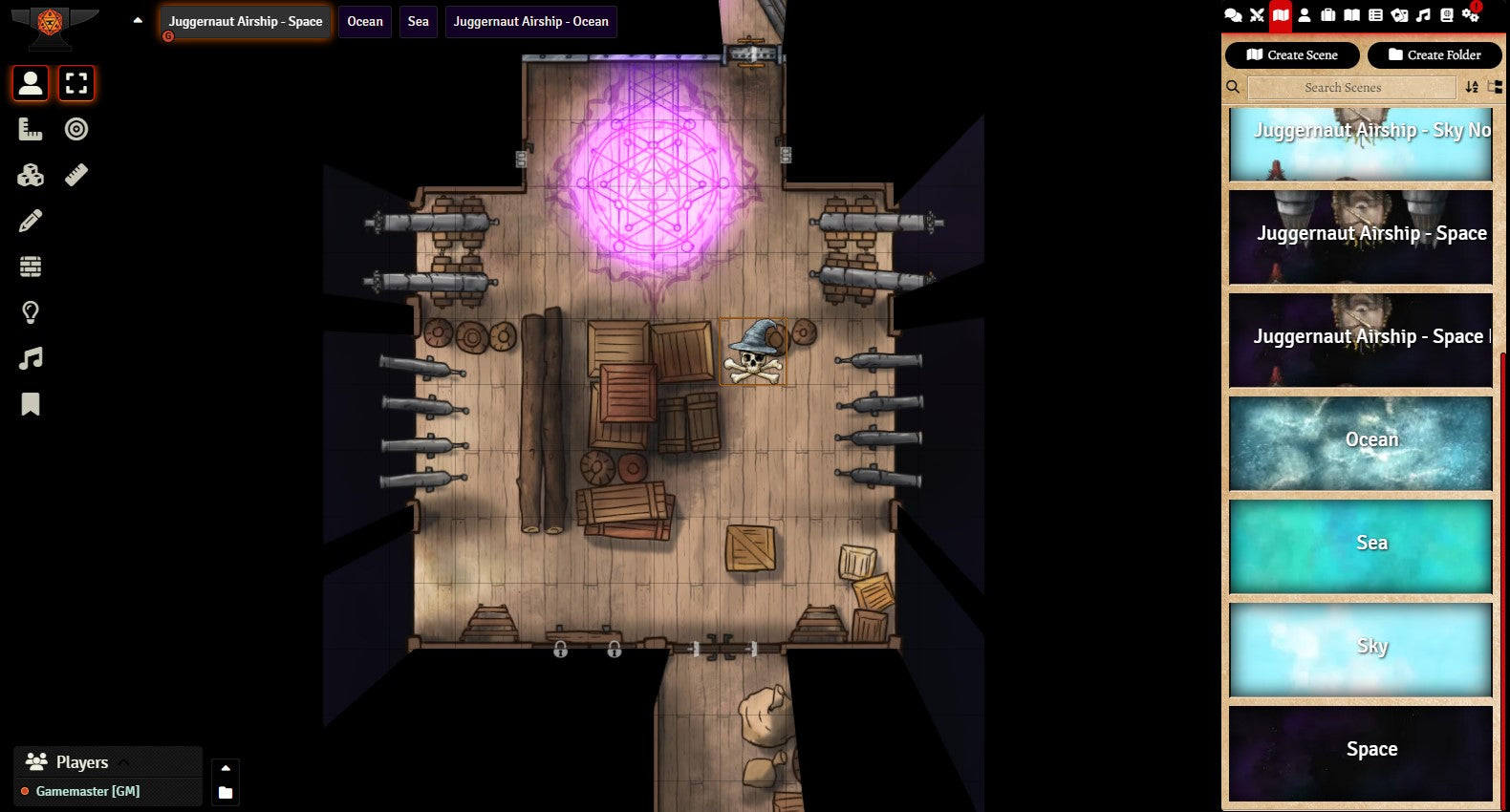Switch to the items briefcase tab
Screen dimensions: 1510x812
pyautogui.click(x=1328, y=14)
